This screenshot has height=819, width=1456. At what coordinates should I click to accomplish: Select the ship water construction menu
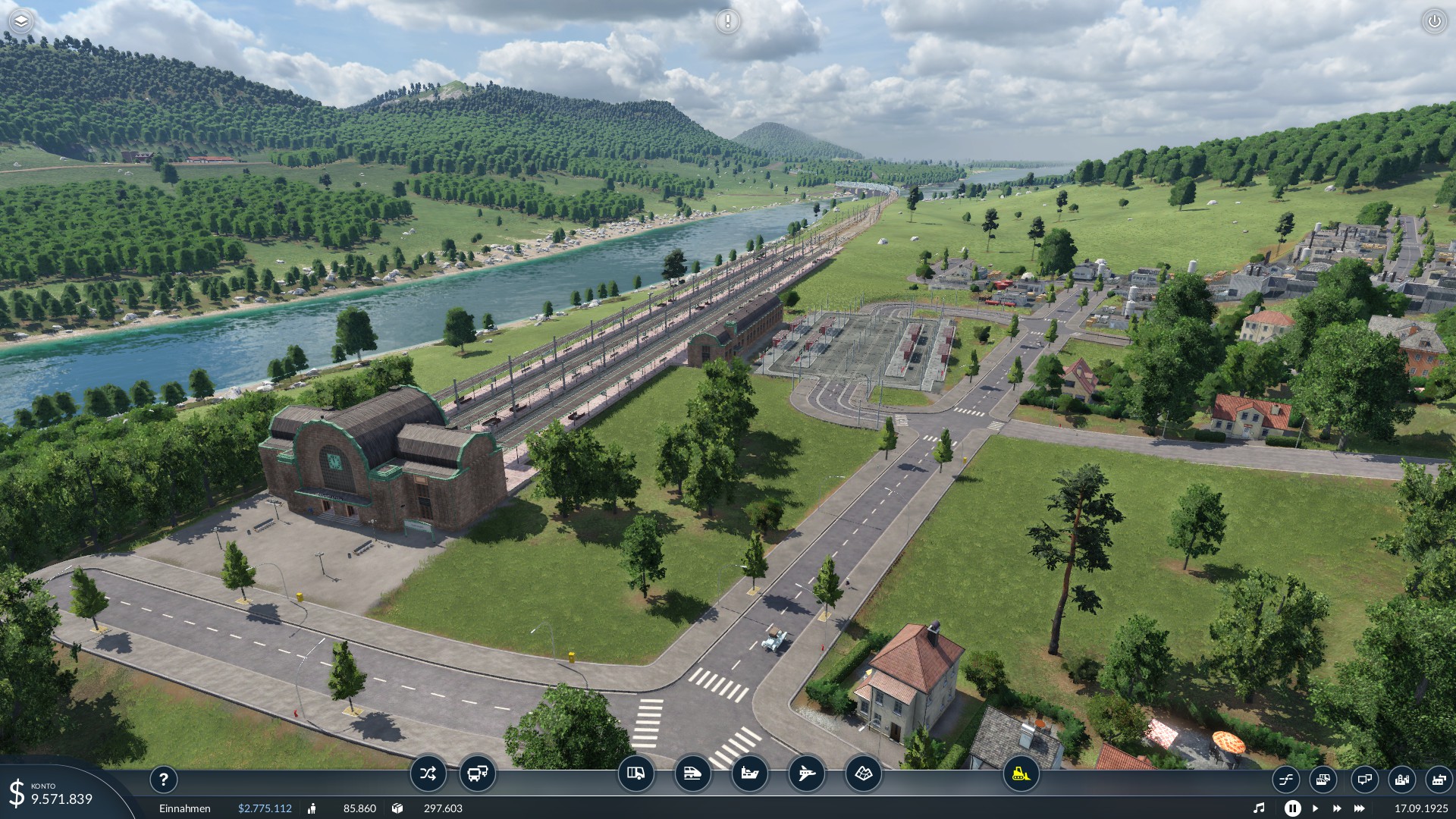pyautogui.click(x=749, y=774)
